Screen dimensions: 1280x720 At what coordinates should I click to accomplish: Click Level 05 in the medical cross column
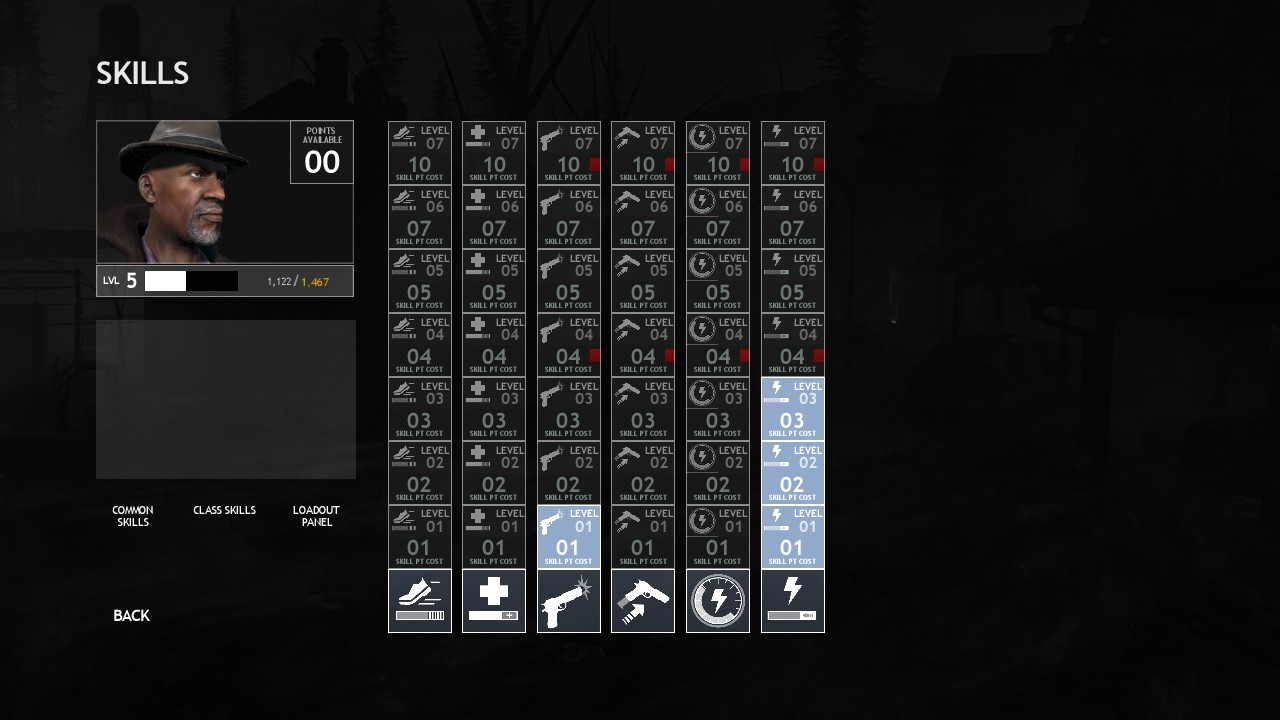494,281
